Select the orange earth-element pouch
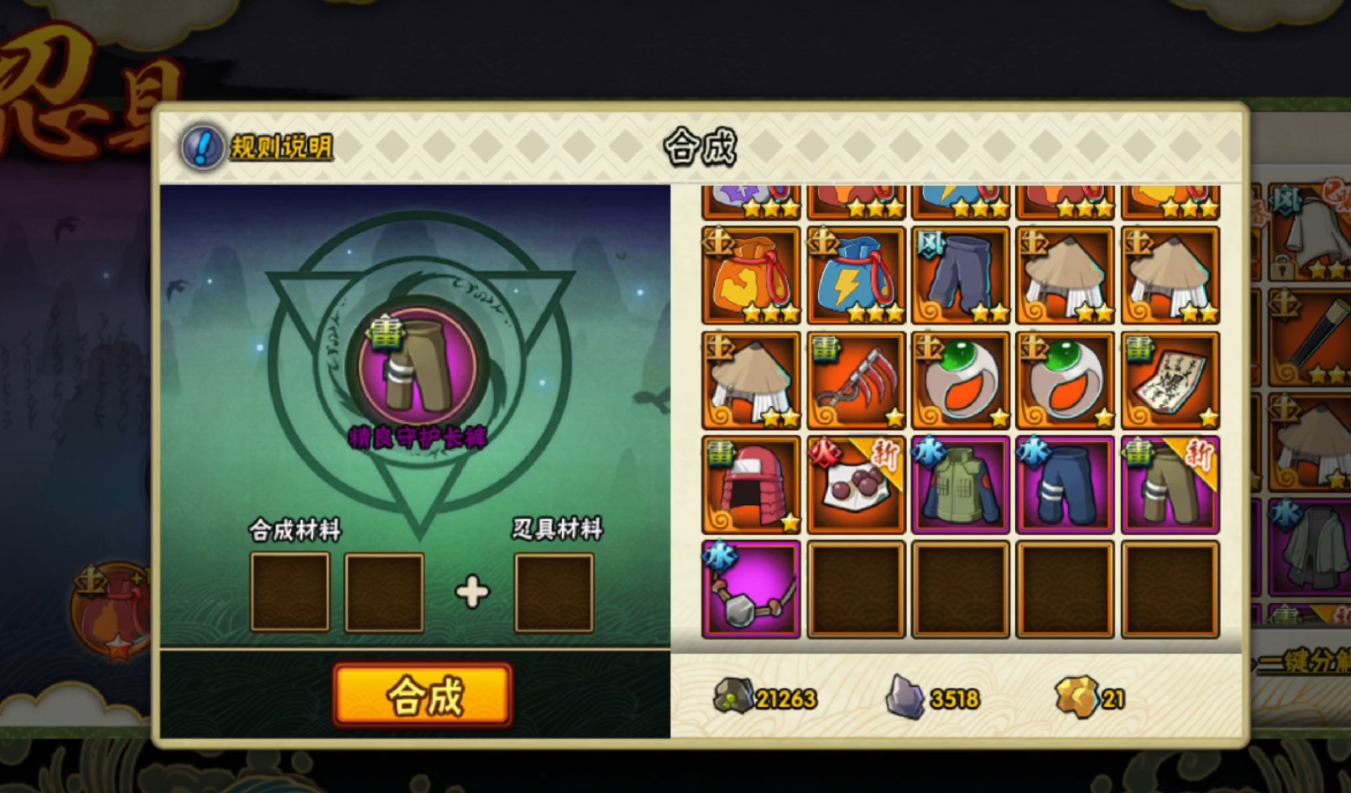This screenshot has height=793, width=1351. [x=751, y=275]
